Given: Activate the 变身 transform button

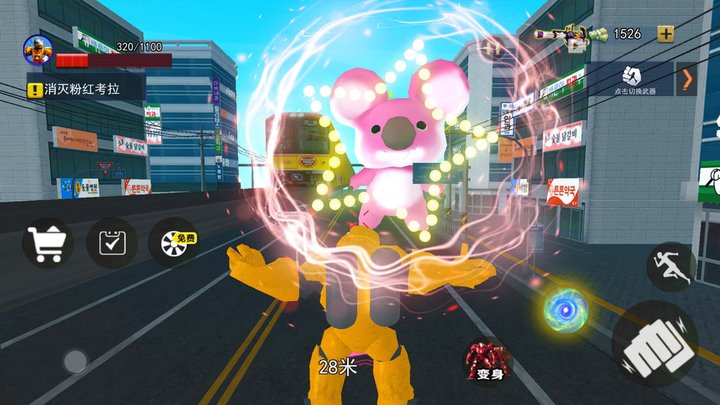Looking at the screenshot, I should tap(487, 360).
